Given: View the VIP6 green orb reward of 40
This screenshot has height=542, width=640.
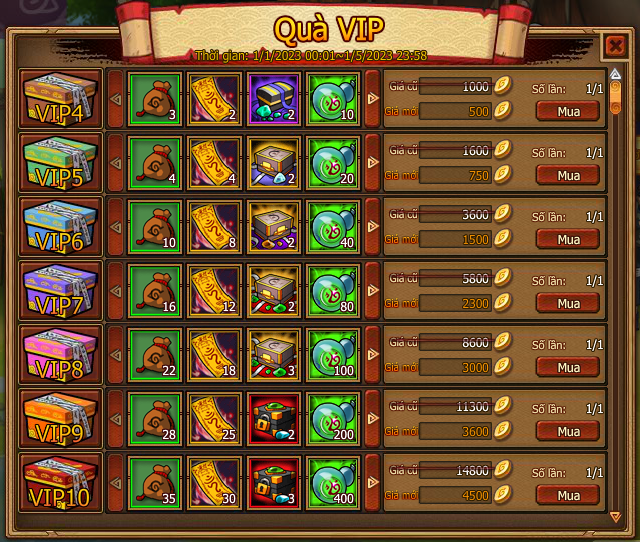Looking at the screenshot, I should [x=334, y=227].
